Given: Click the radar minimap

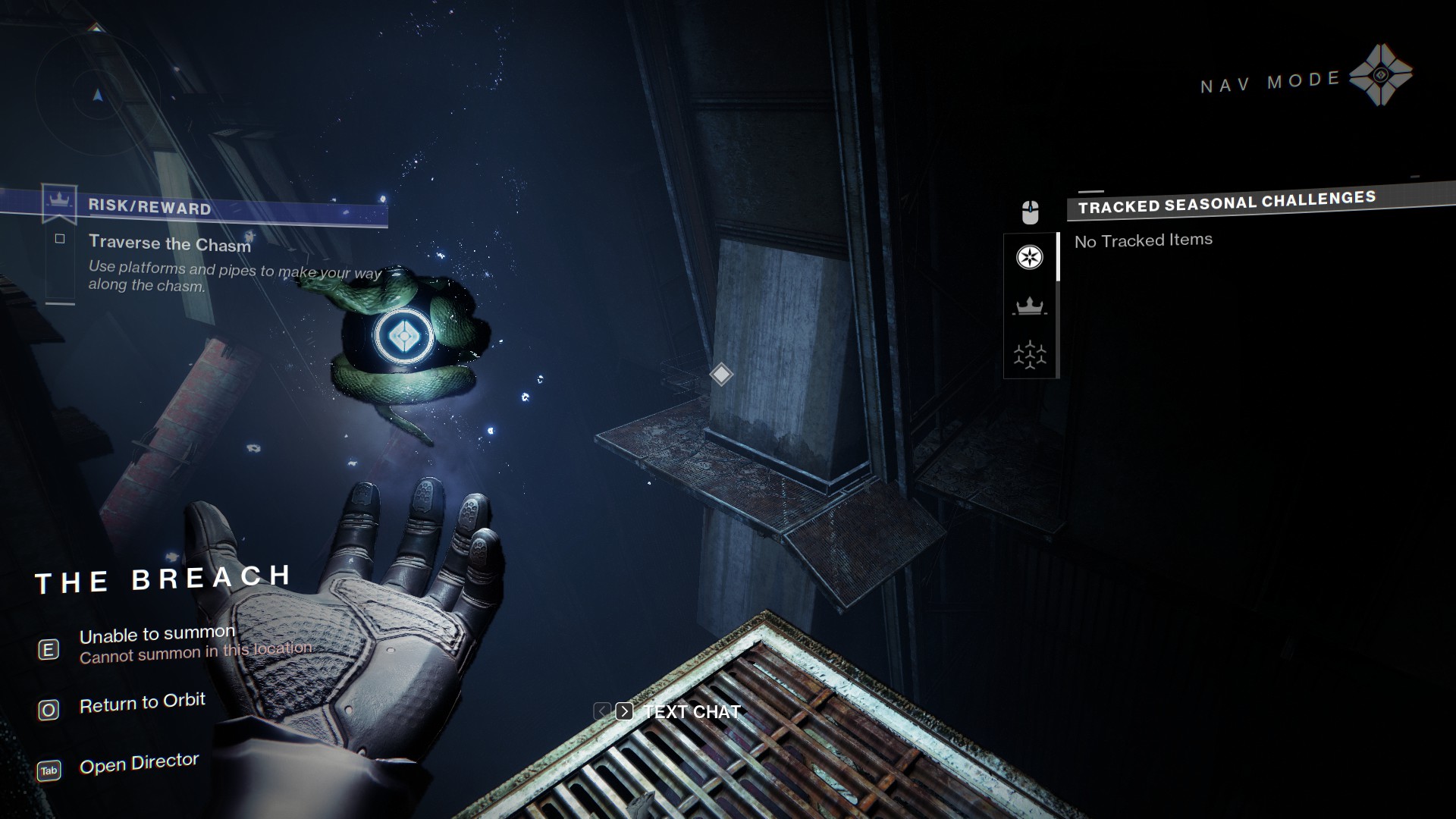Looking at the screenshot, I should click(97, 94).
